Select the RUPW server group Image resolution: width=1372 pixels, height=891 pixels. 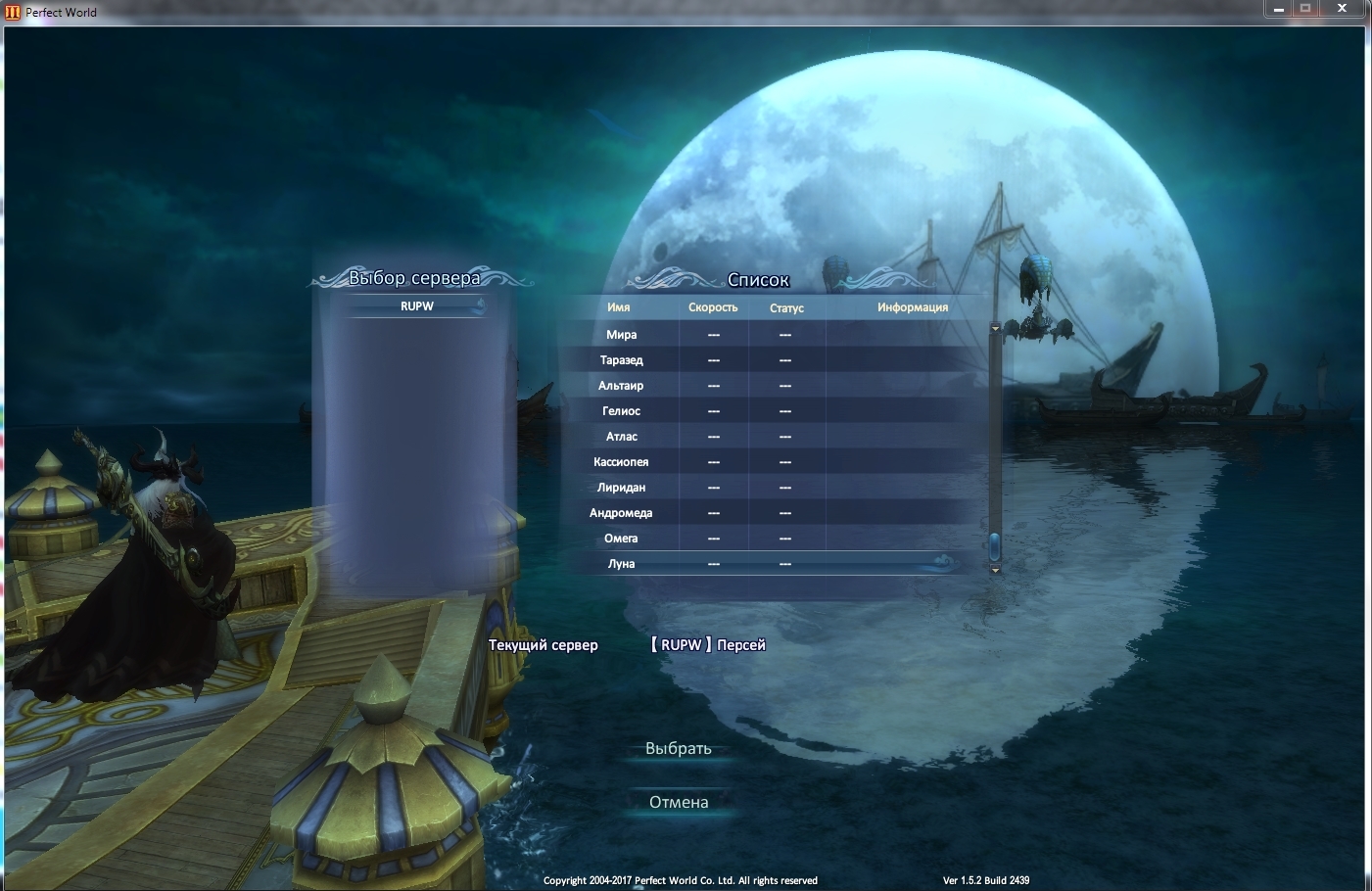click(417, 306)
